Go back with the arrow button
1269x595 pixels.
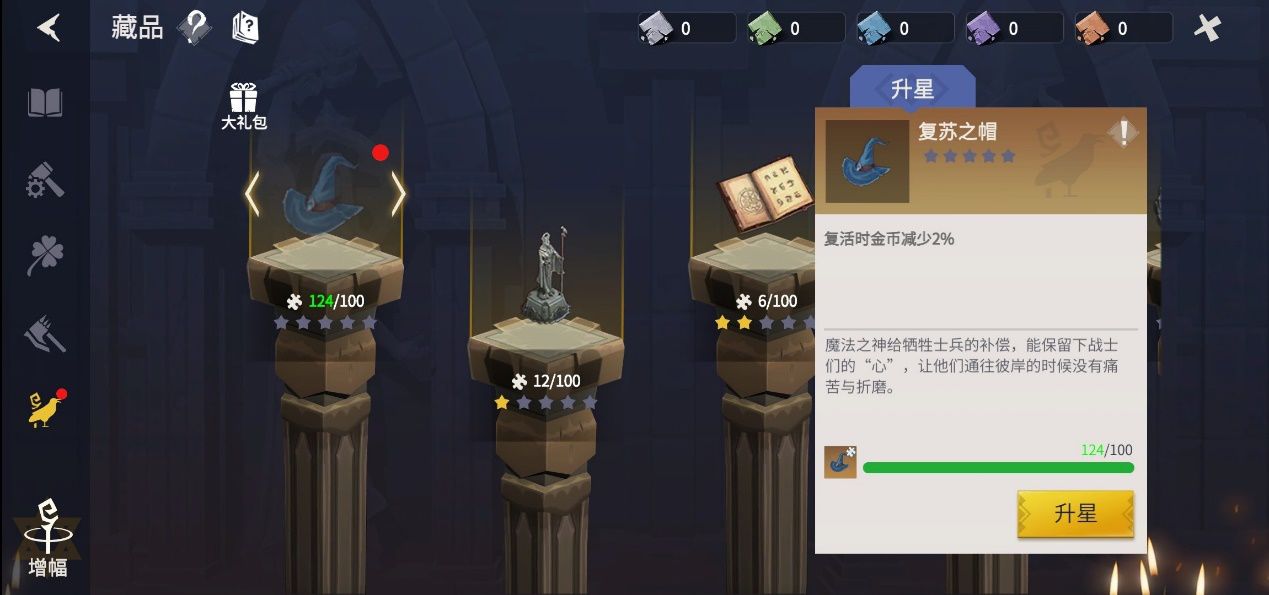point(48,28)
